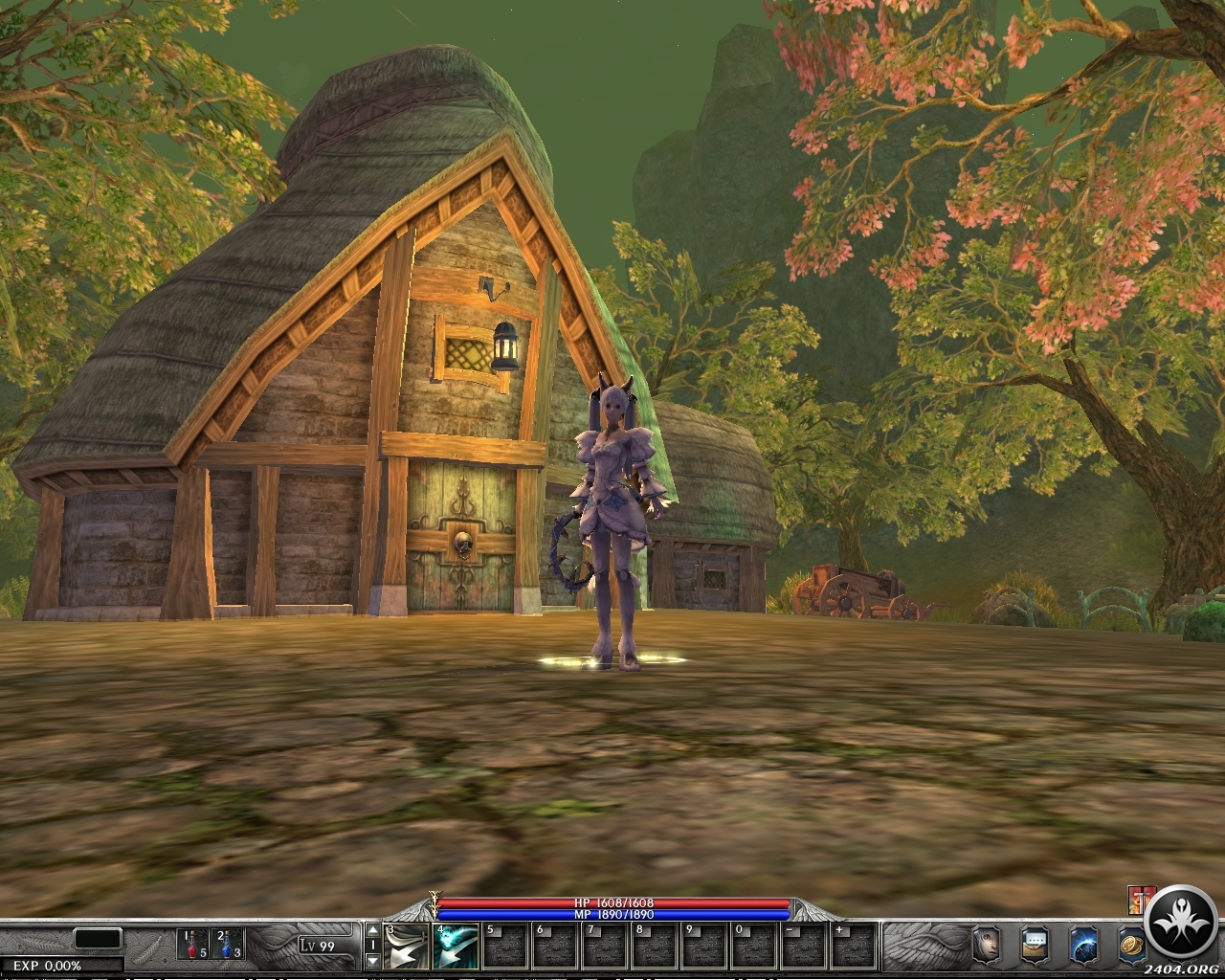The width and height of the screenshot is (1225, 980).
Task: Click the black box above the EXP bar
Action: 98,939
